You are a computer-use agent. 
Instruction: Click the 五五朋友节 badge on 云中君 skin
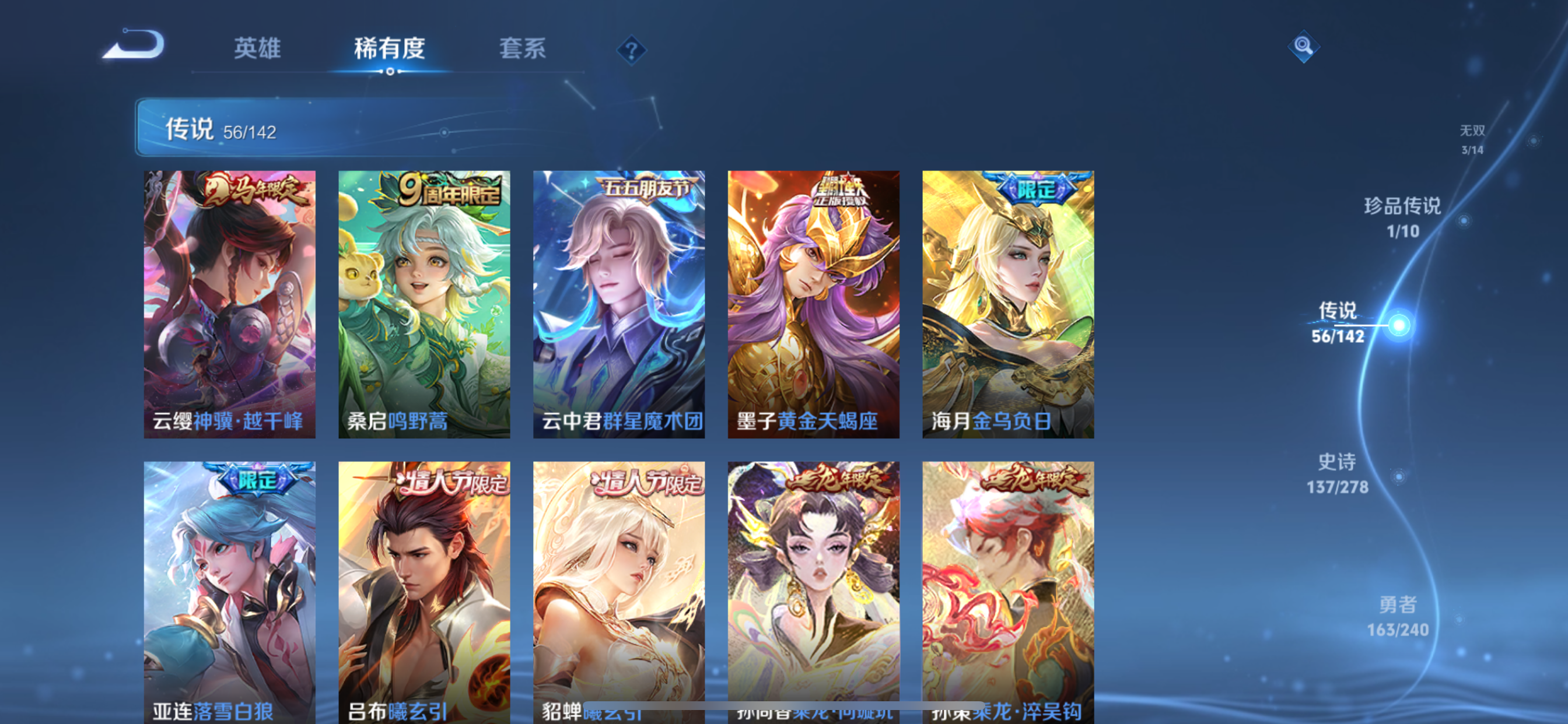coord(642,189)
